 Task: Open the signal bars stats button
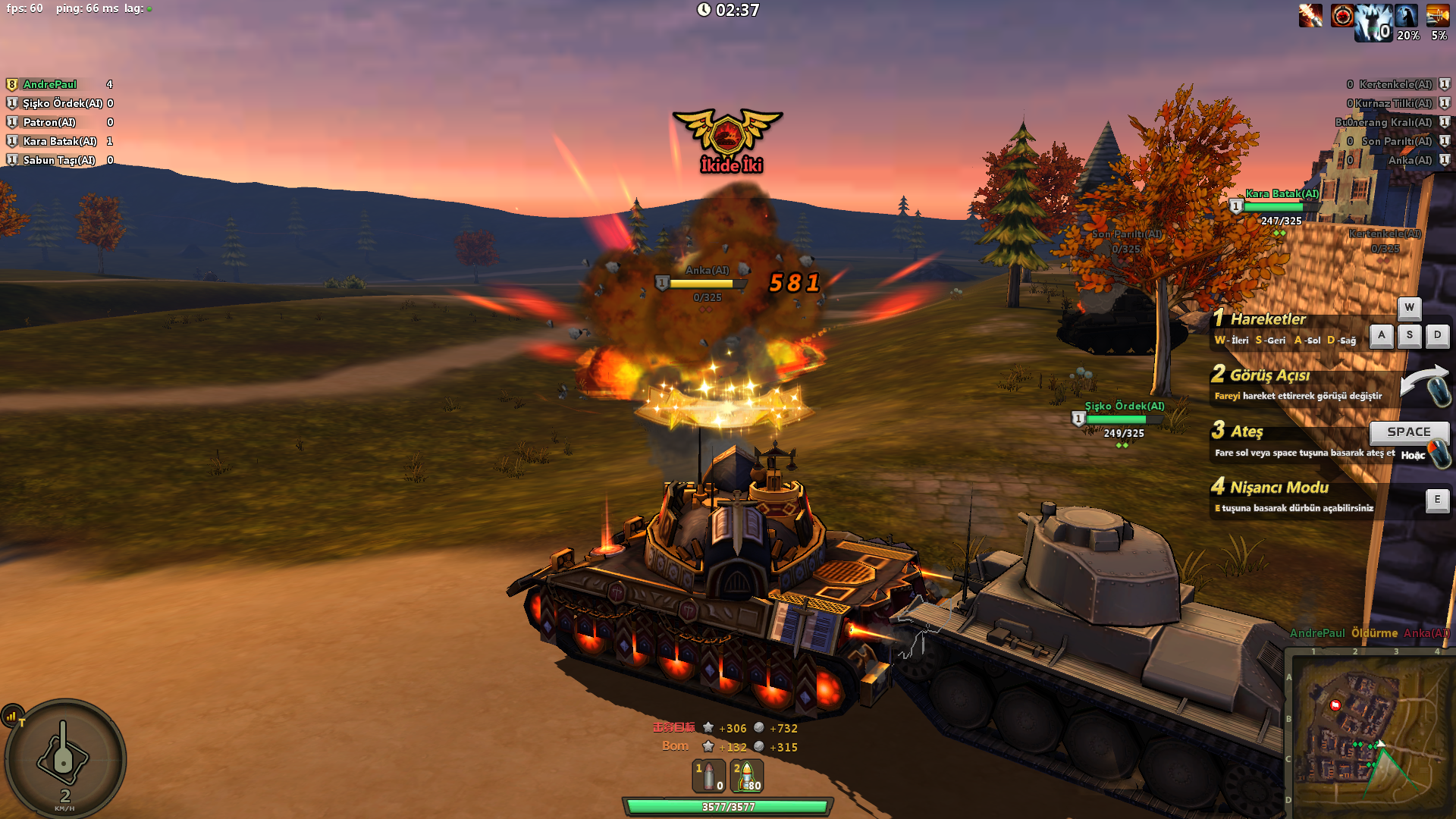12,715
